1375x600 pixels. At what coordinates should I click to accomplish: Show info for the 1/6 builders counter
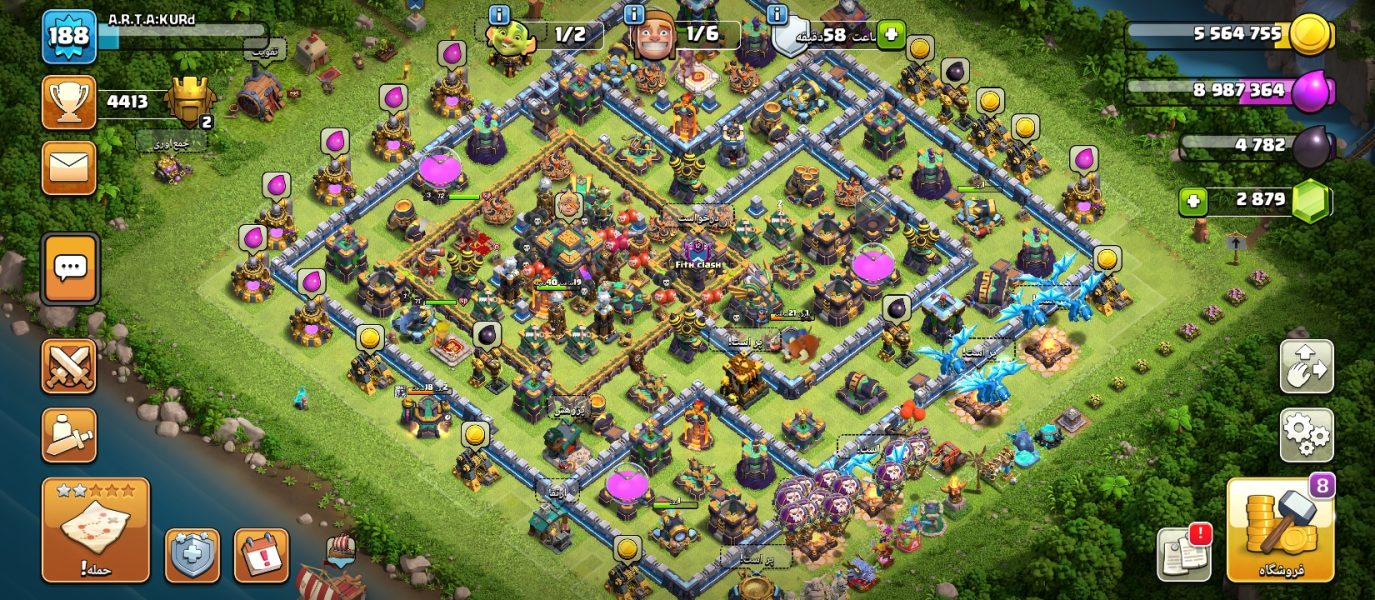(634, 14)
